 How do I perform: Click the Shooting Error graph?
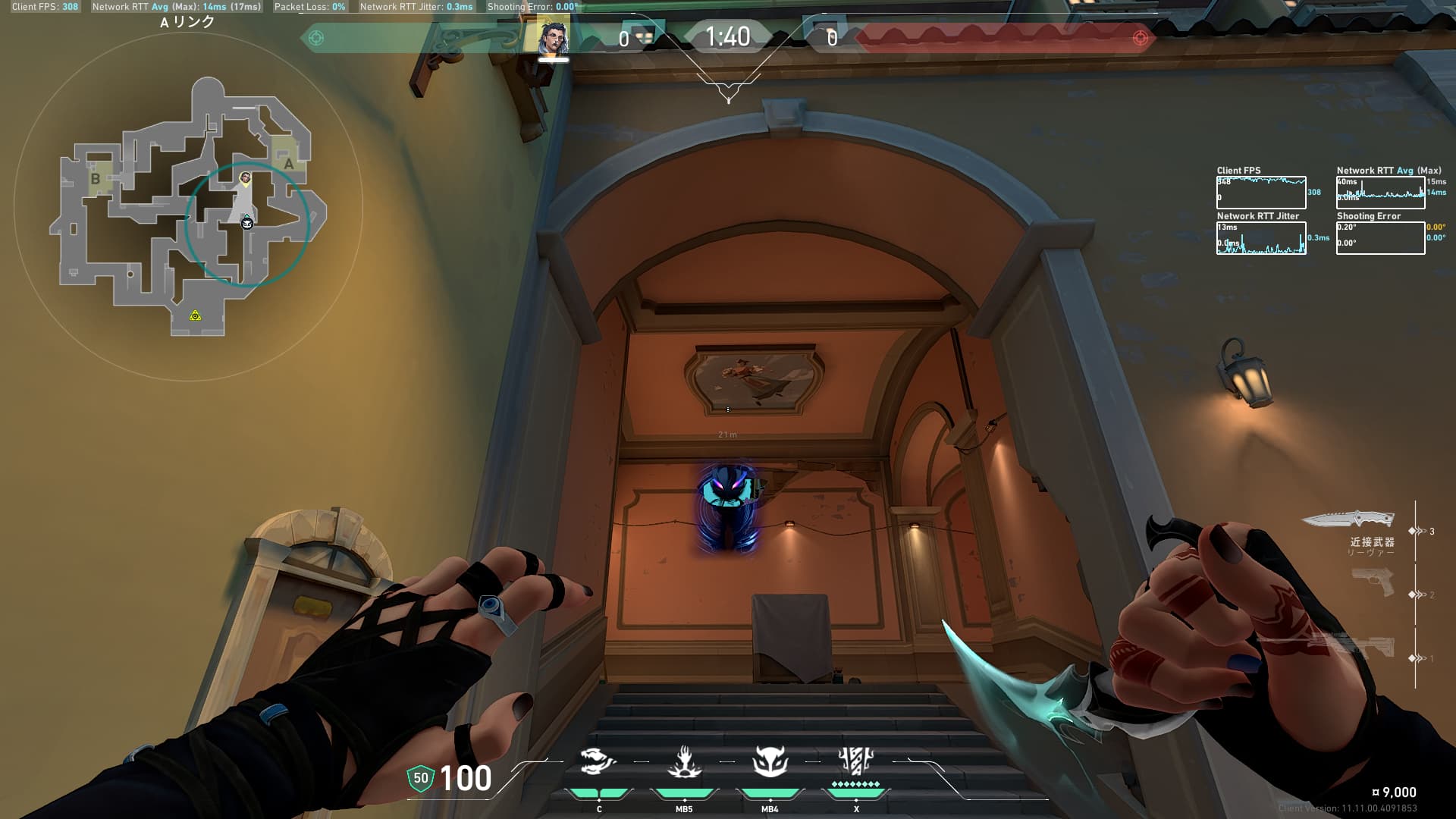coord(1380,238)
